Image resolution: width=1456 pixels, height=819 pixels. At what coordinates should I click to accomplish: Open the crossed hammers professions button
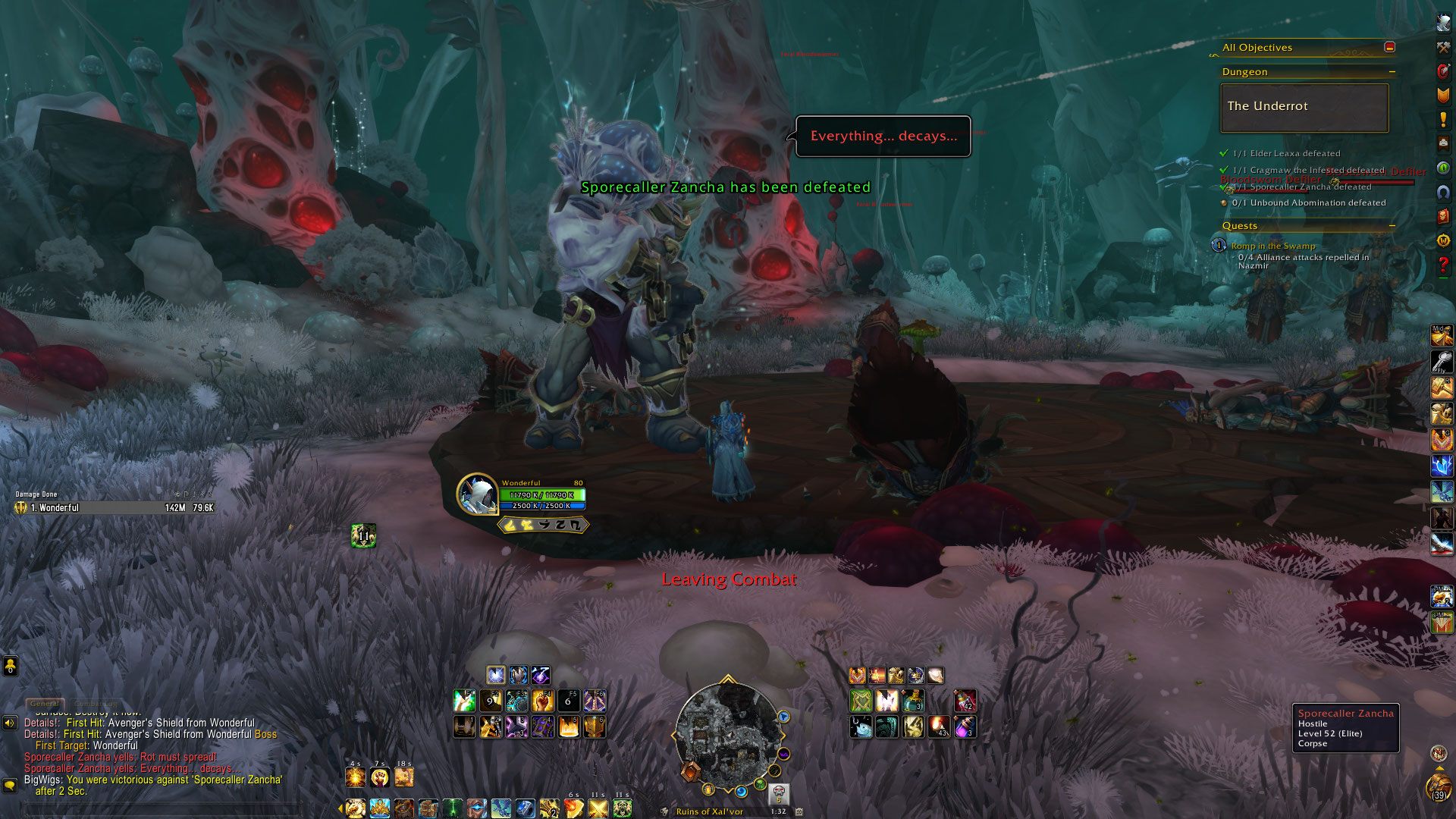pyautogui.click(x=1443, y=47)
